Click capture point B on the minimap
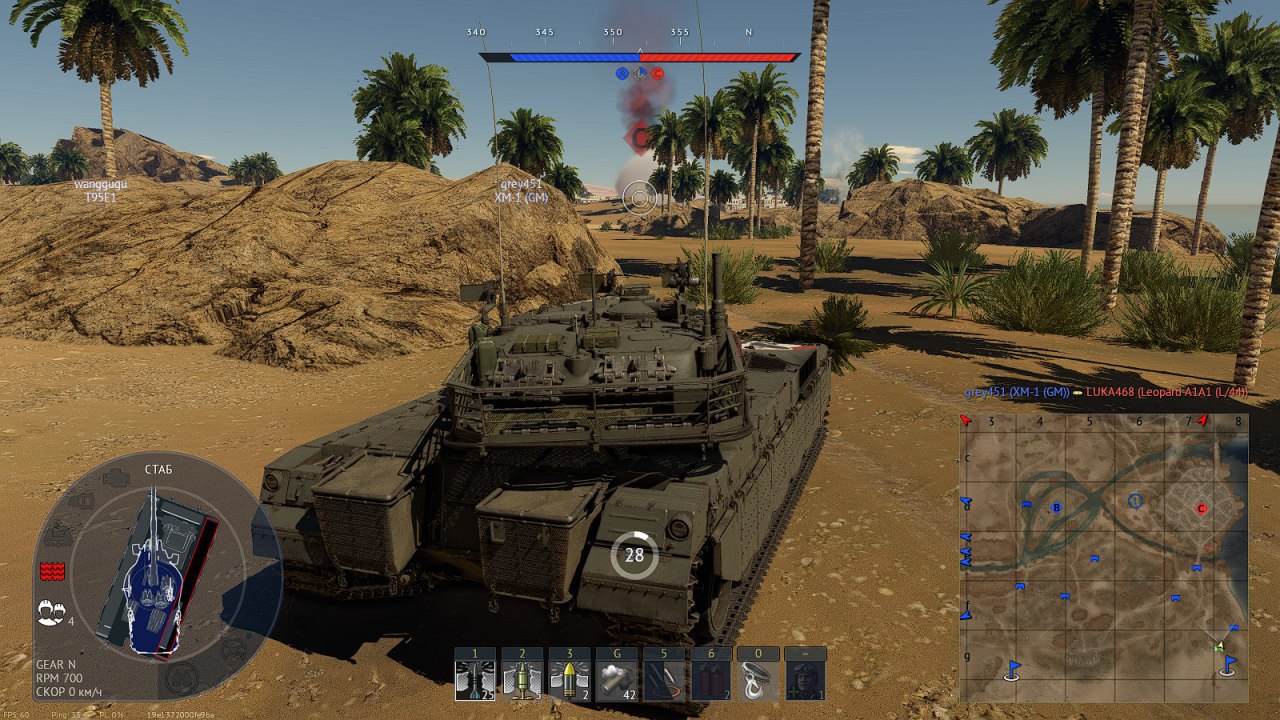 tap(1056, 508)
